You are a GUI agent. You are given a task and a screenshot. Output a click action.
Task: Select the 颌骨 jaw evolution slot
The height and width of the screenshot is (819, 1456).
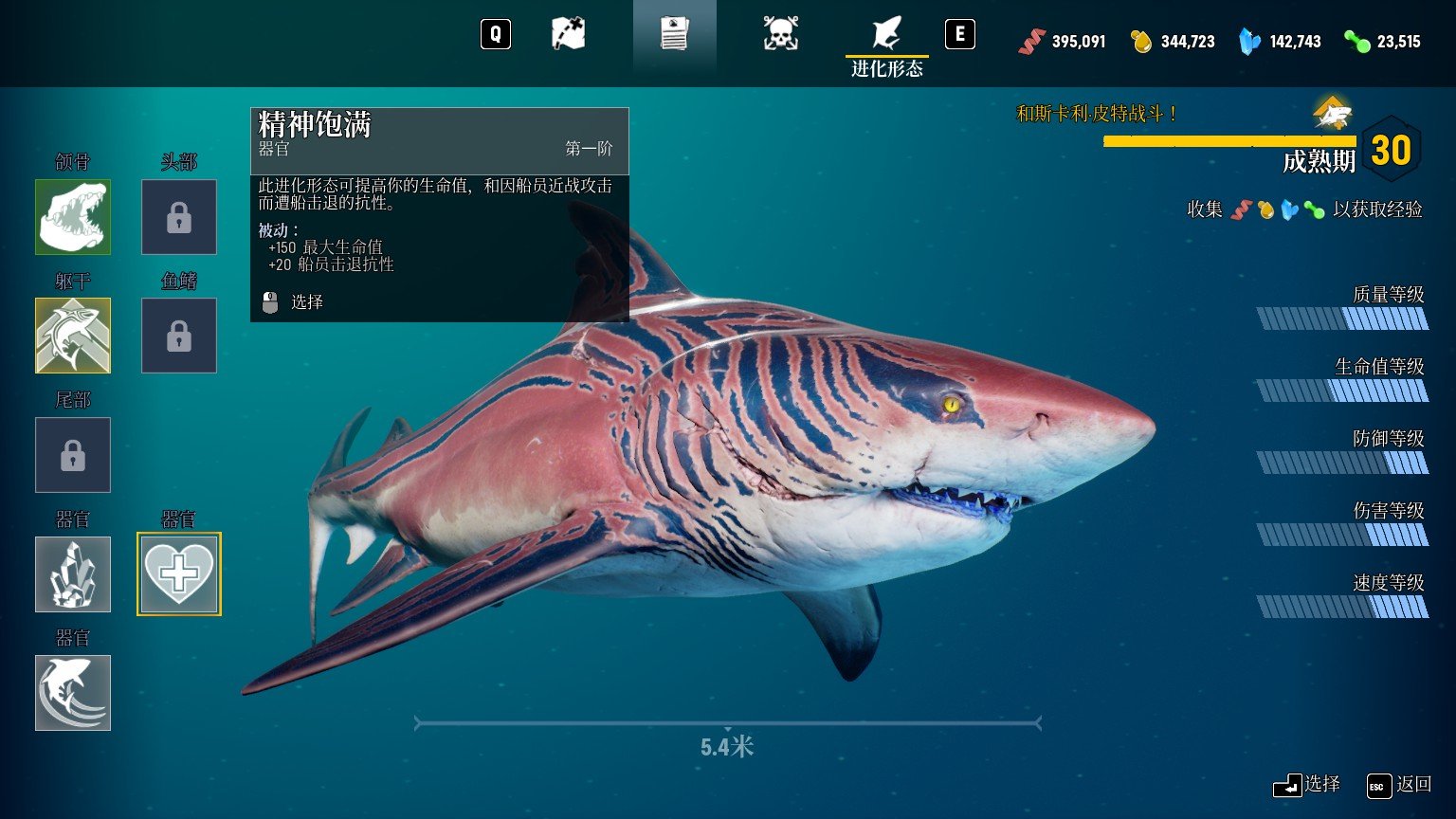(x=73, y=217)
